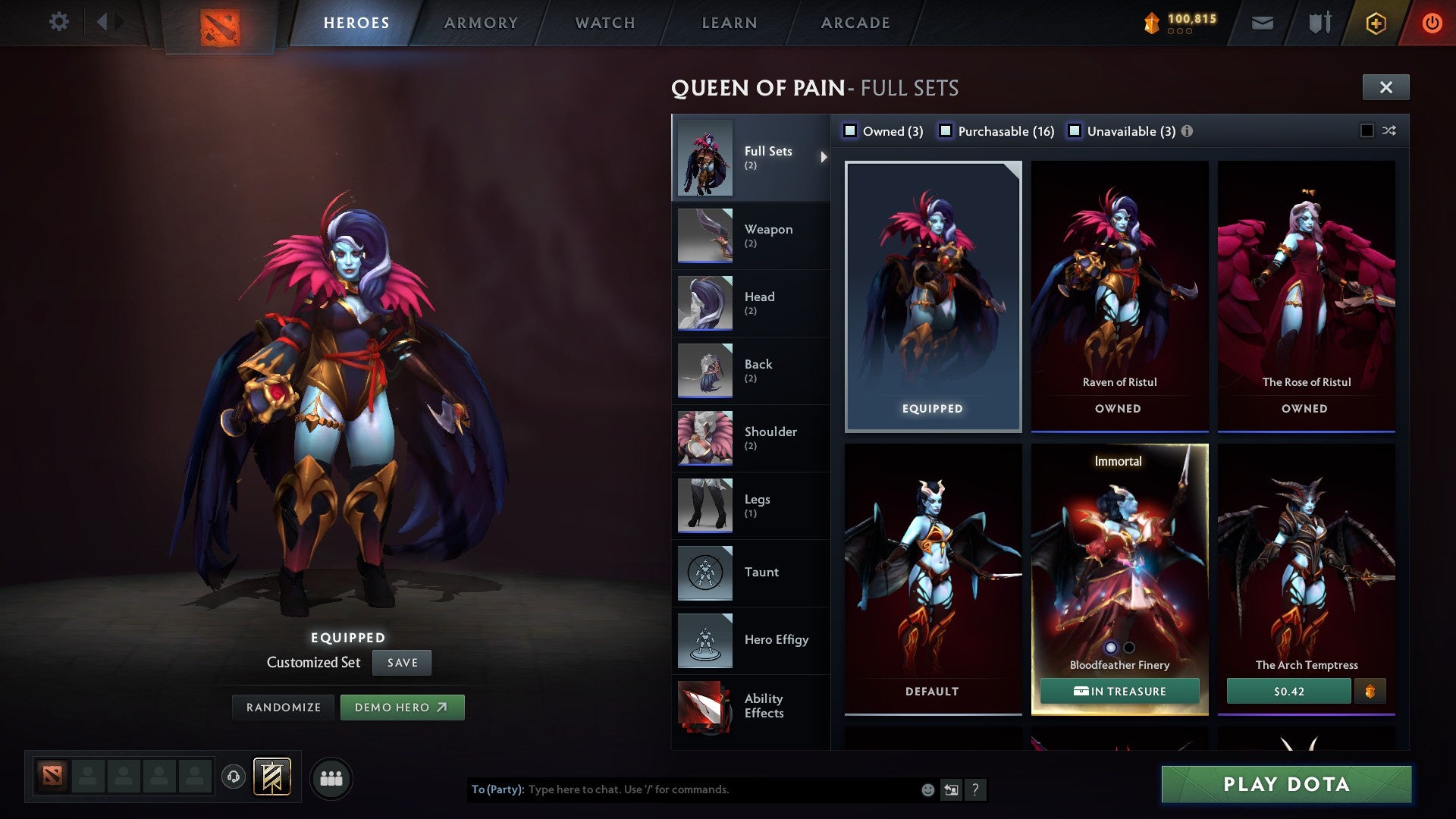Toggle the Owned filter checkbox
Viewport: 1456px width, 819px height.
tap(851, 131)
